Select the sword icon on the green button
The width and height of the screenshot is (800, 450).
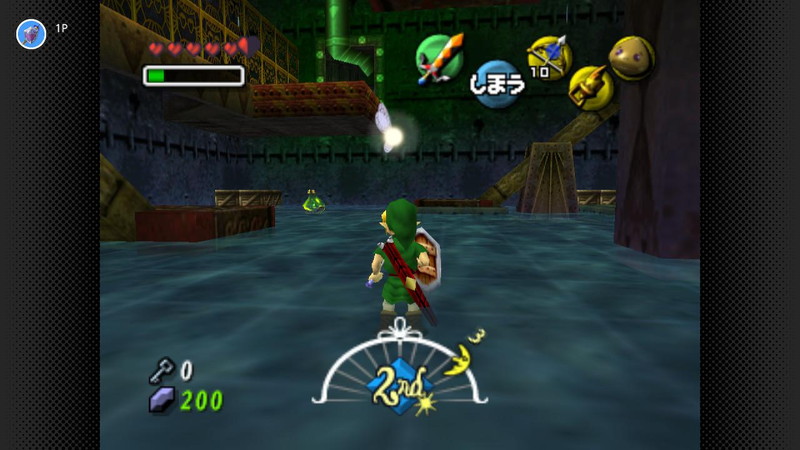click(x=441, y=57)
